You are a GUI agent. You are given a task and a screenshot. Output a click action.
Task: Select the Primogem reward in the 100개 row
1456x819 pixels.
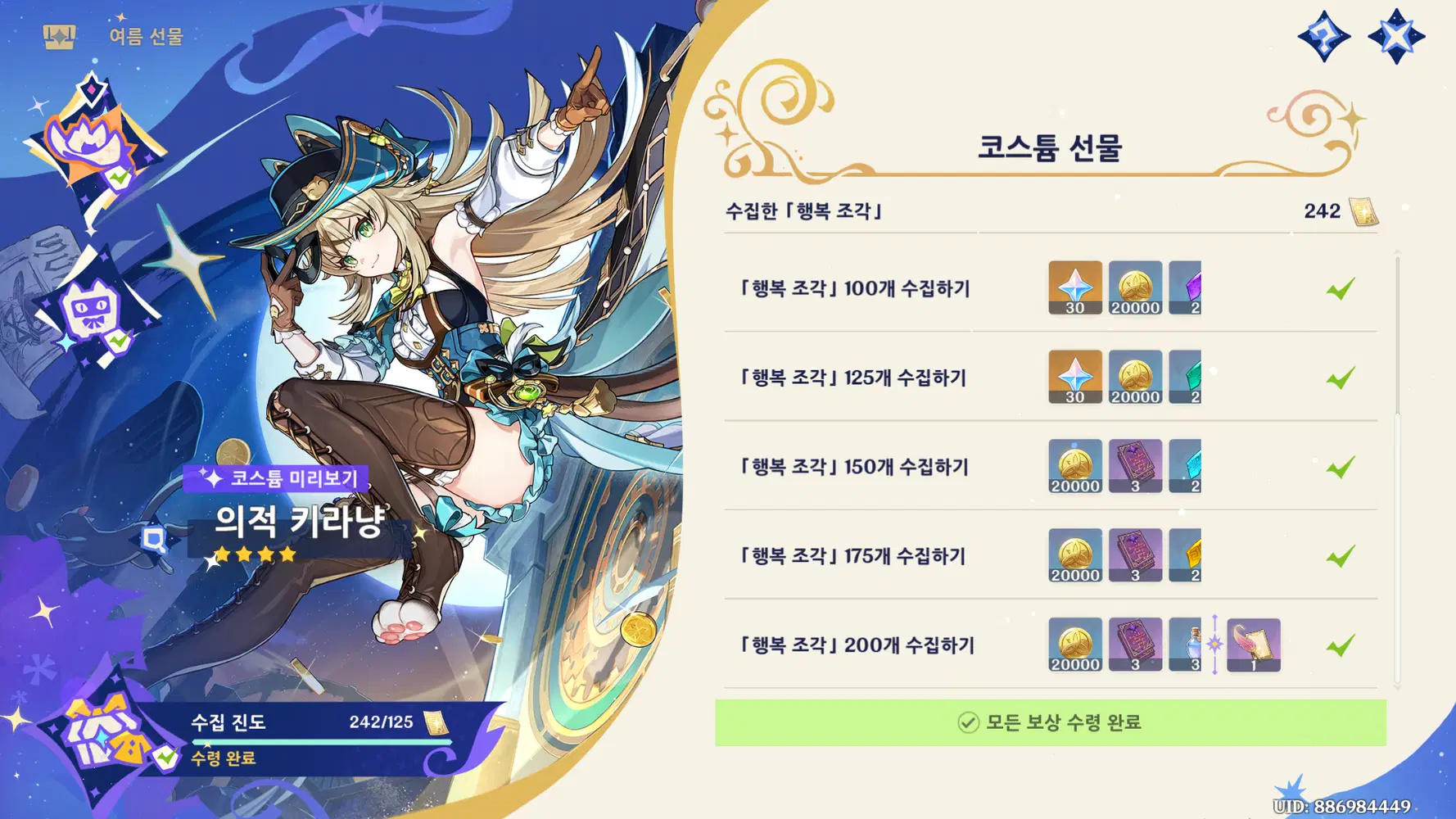1074,288
